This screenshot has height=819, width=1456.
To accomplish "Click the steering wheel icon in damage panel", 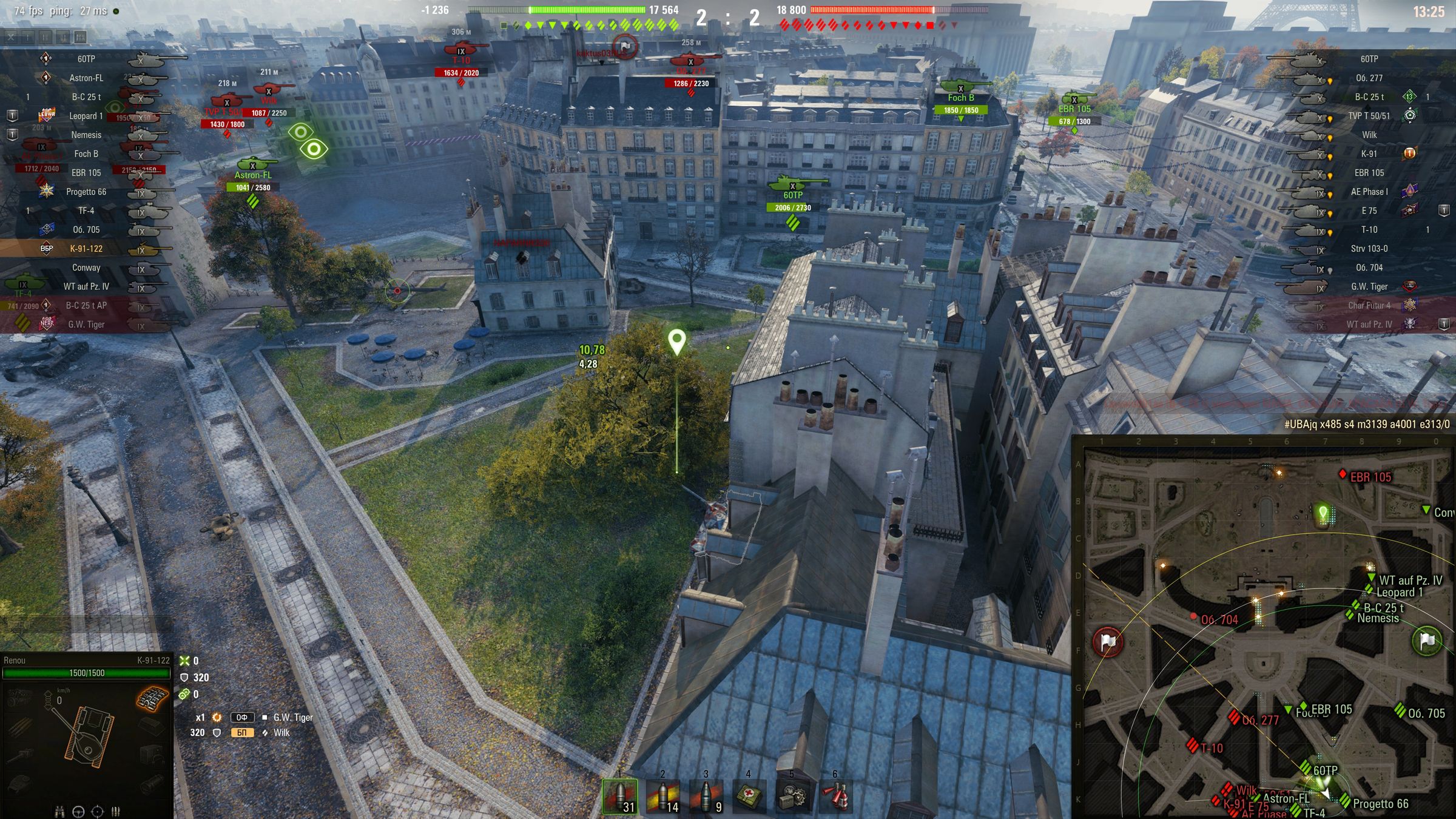I will tap(78, 811).
